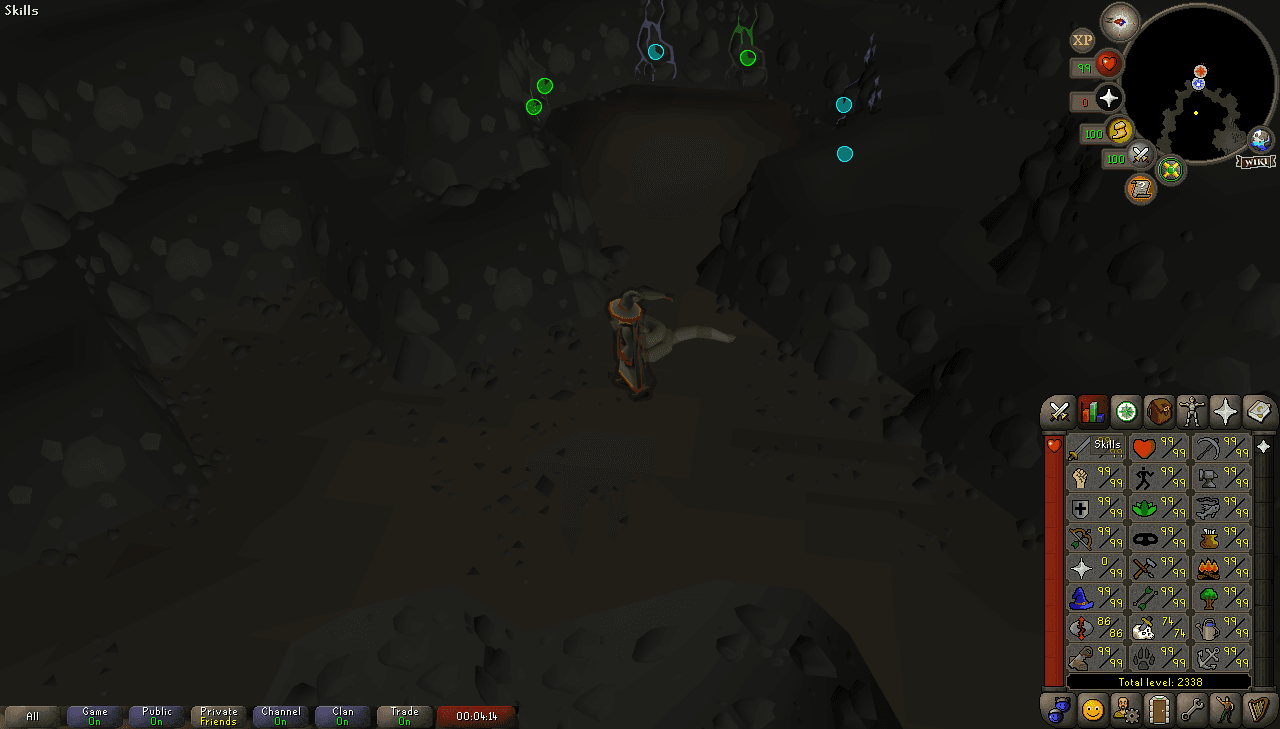Select the All chat filter

click(x=33, y=715)
